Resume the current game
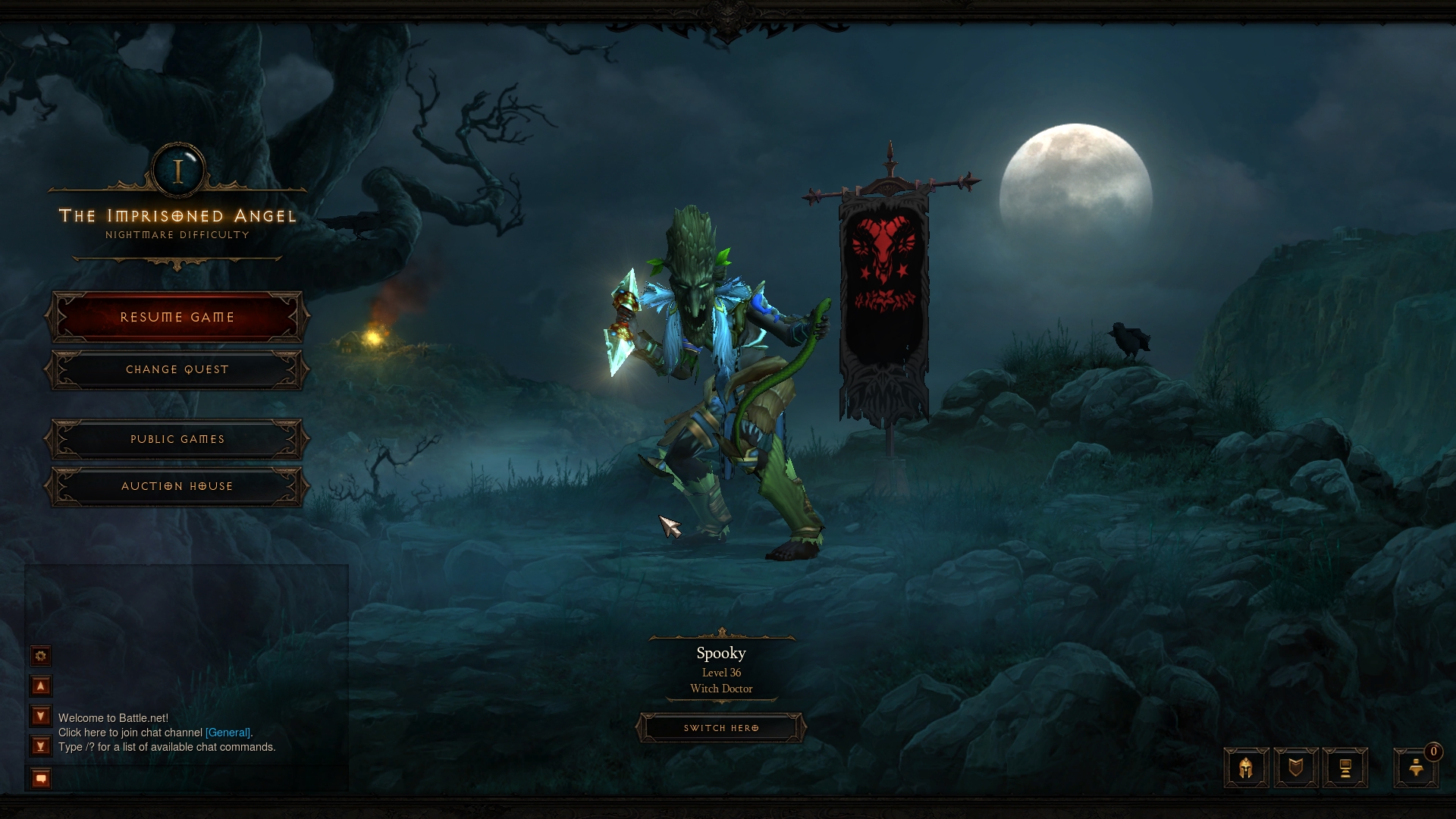This screenshot has height=819, width=1456. tap(177, 317)
